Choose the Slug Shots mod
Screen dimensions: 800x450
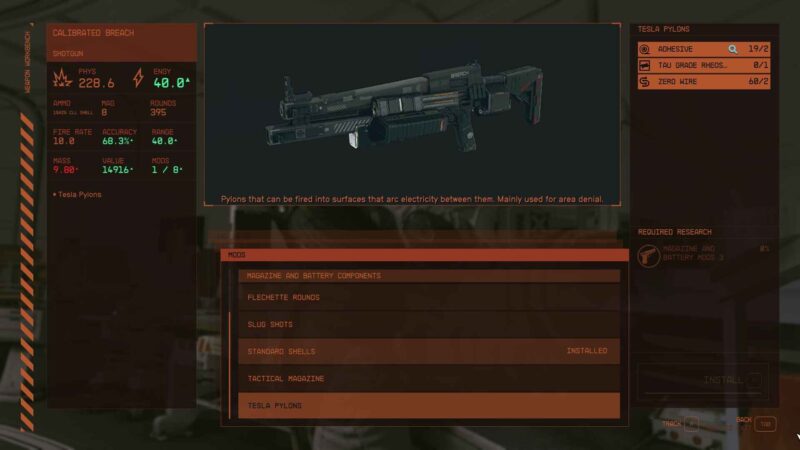tap(428, 324)
